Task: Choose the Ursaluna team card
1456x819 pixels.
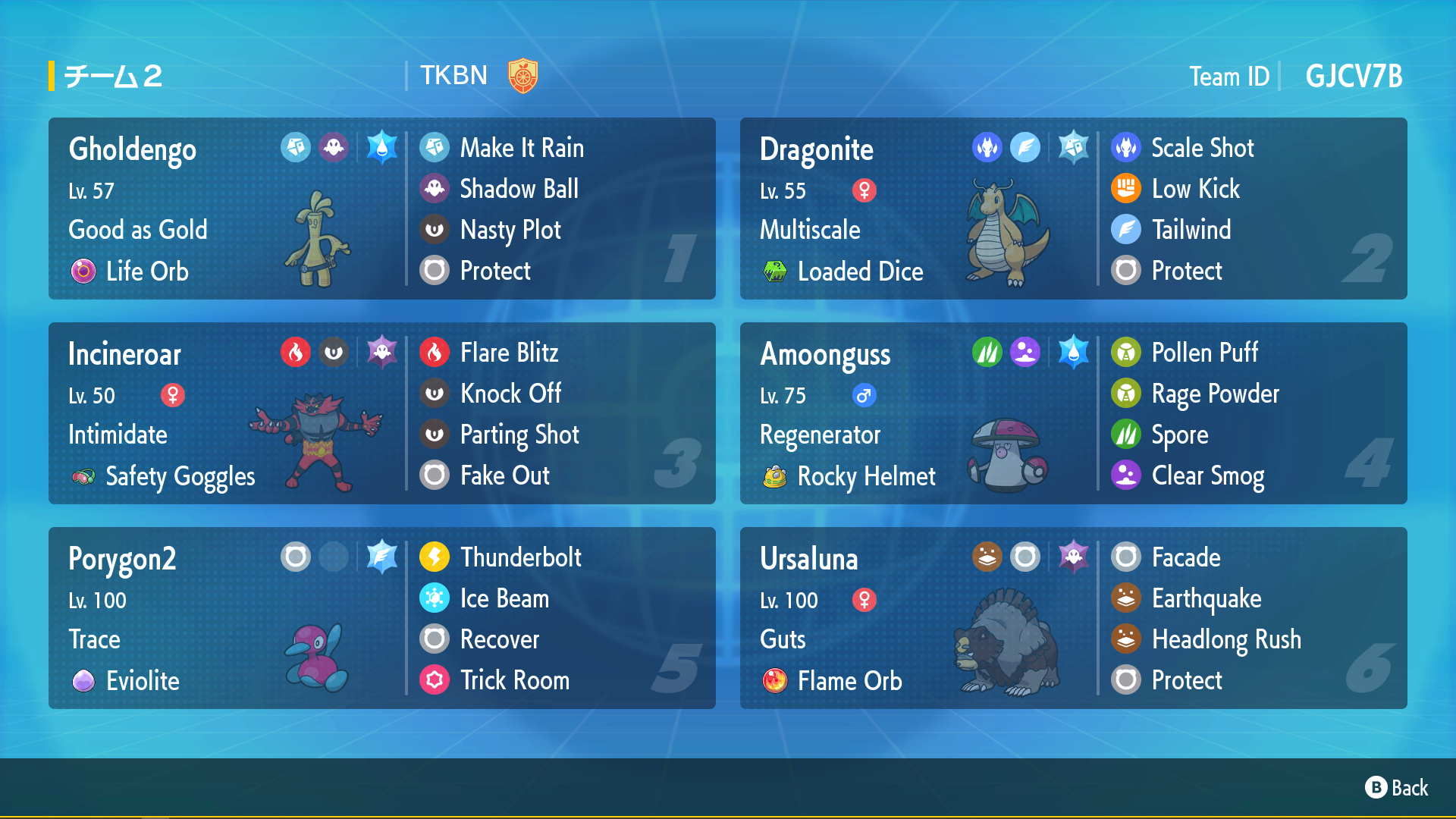Action: coord(1073,618)
